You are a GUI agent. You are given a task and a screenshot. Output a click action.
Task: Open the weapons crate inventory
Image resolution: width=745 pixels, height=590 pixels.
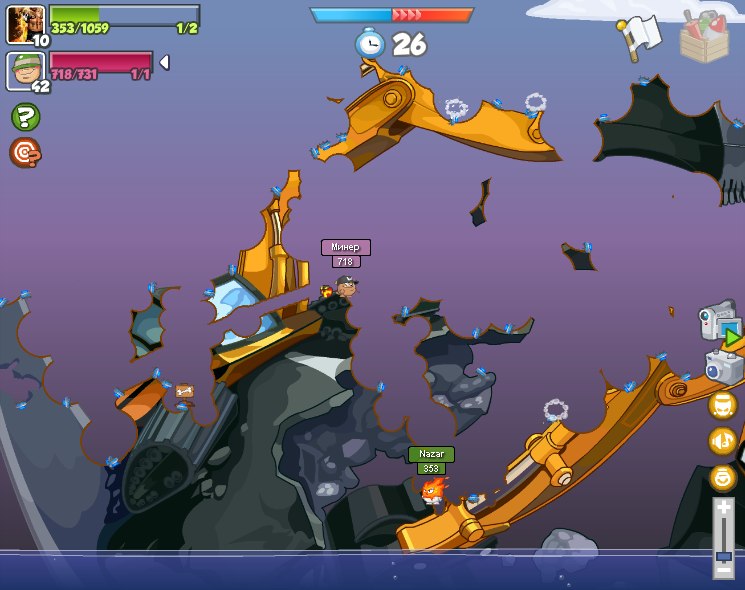pyautogui.click(x=704, y=37)
